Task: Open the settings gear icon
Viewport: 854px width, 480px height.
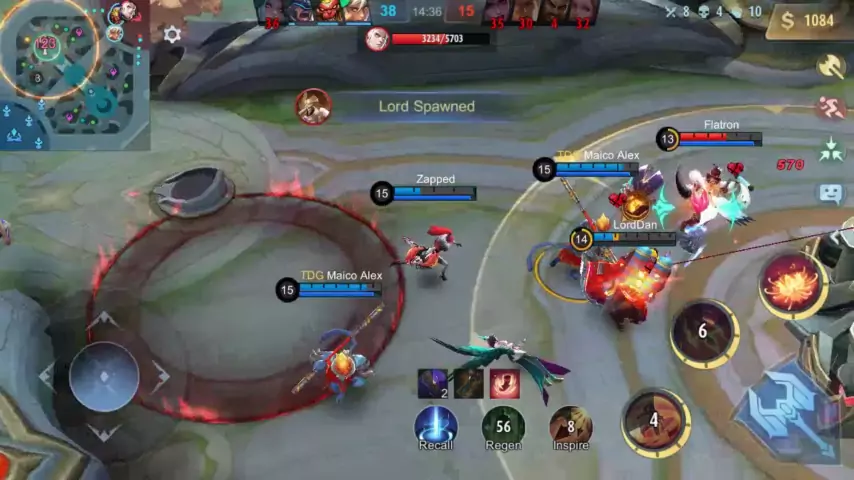Action: (x=172, y=35)
